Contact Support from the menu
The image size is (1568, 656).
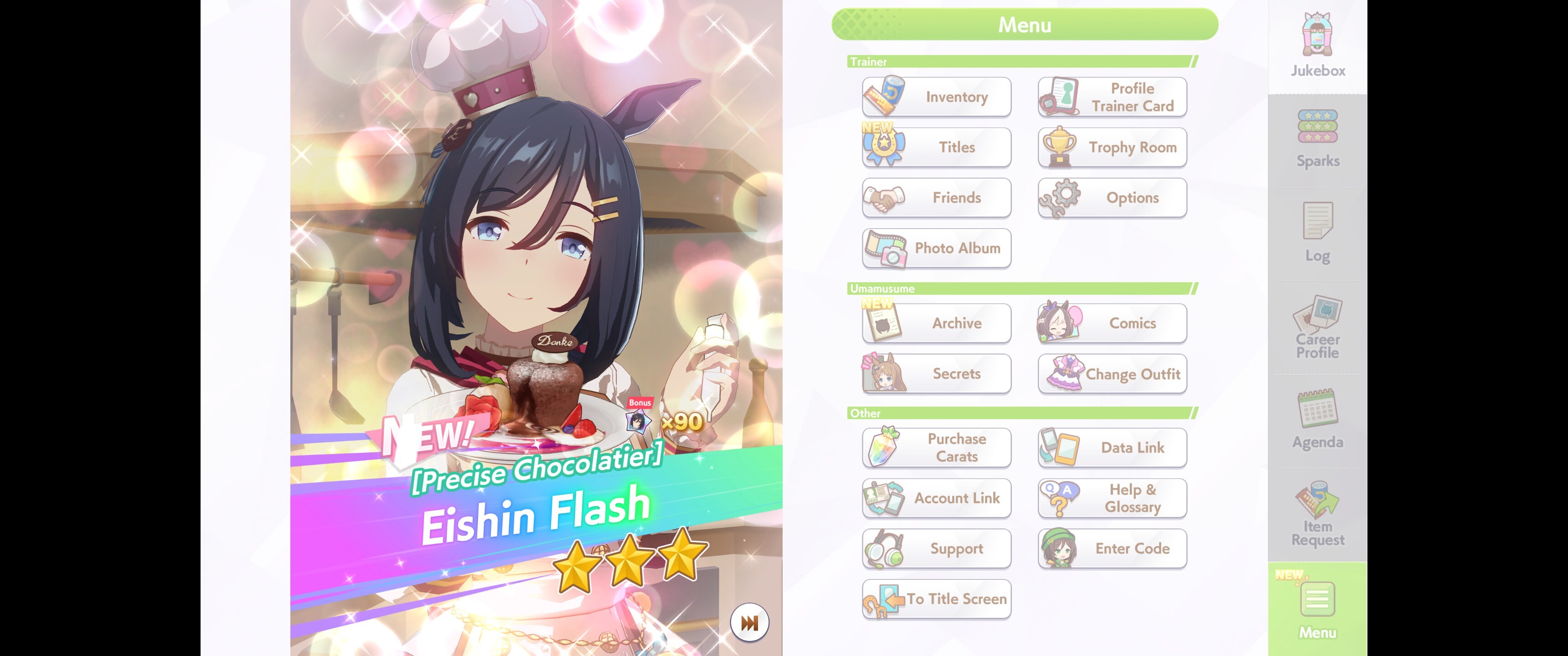pyautogui.click(x=936, y=549)
